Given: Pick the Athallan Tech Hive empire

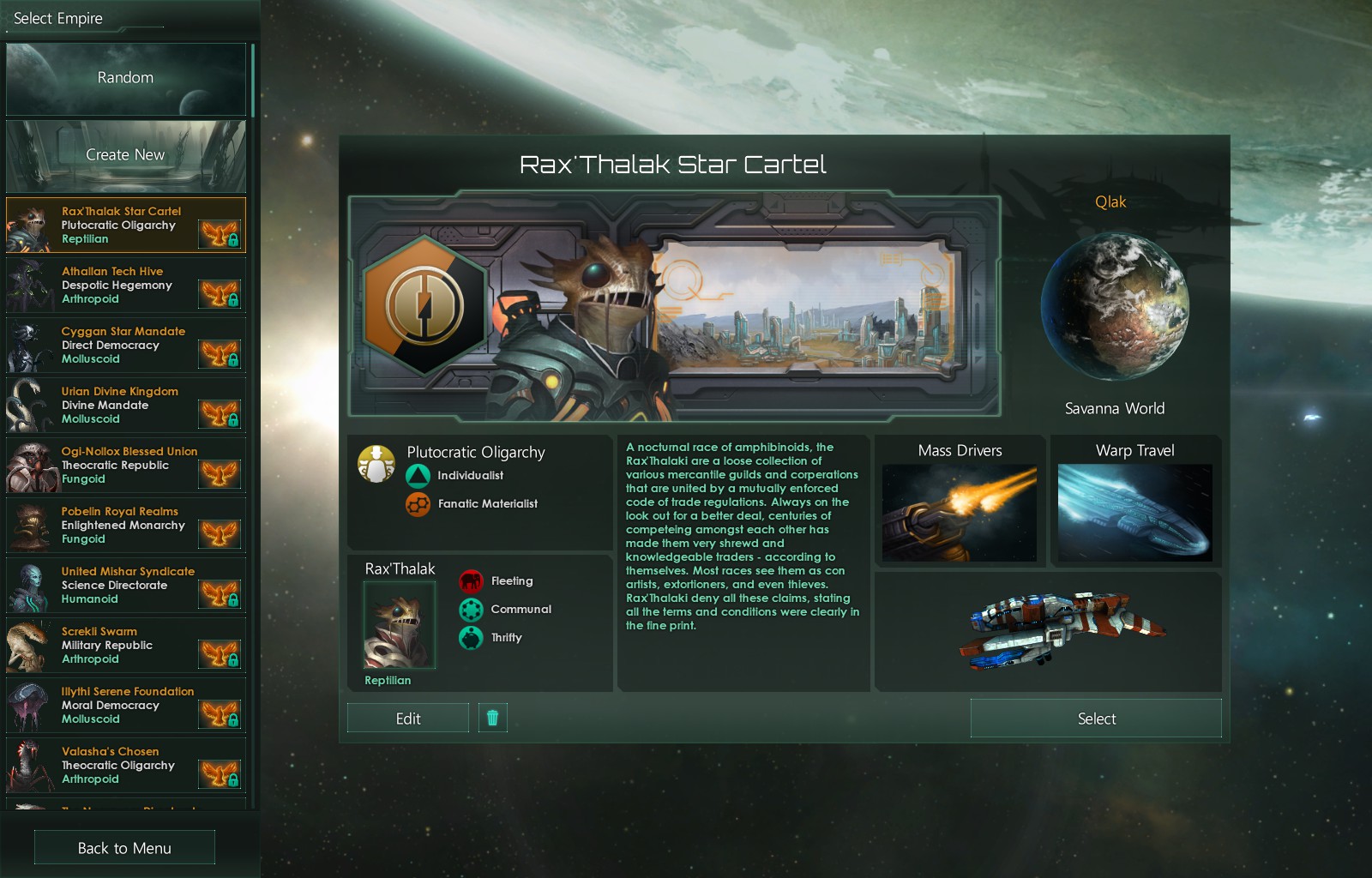Looking at the screenshot, I should coord(125,286).
